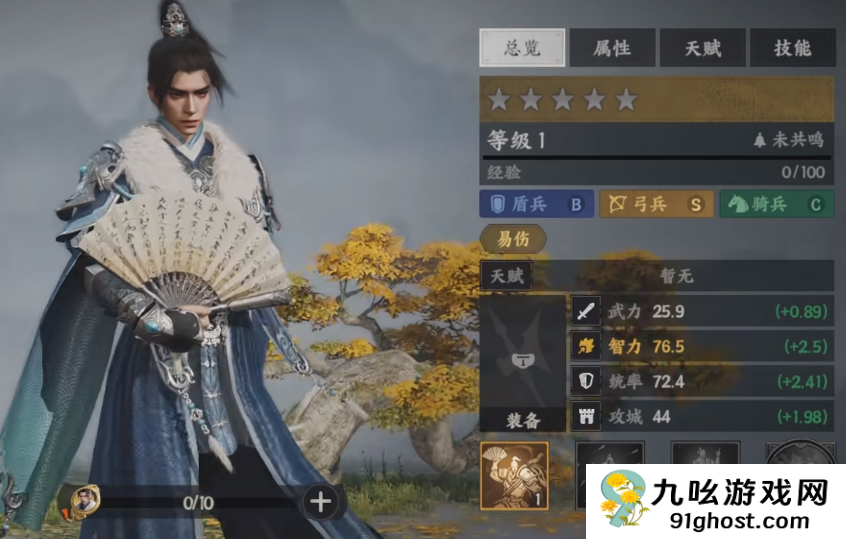Show the 天赋 talent tab
The height and width of the screenshot is (539, 846).
702,47
